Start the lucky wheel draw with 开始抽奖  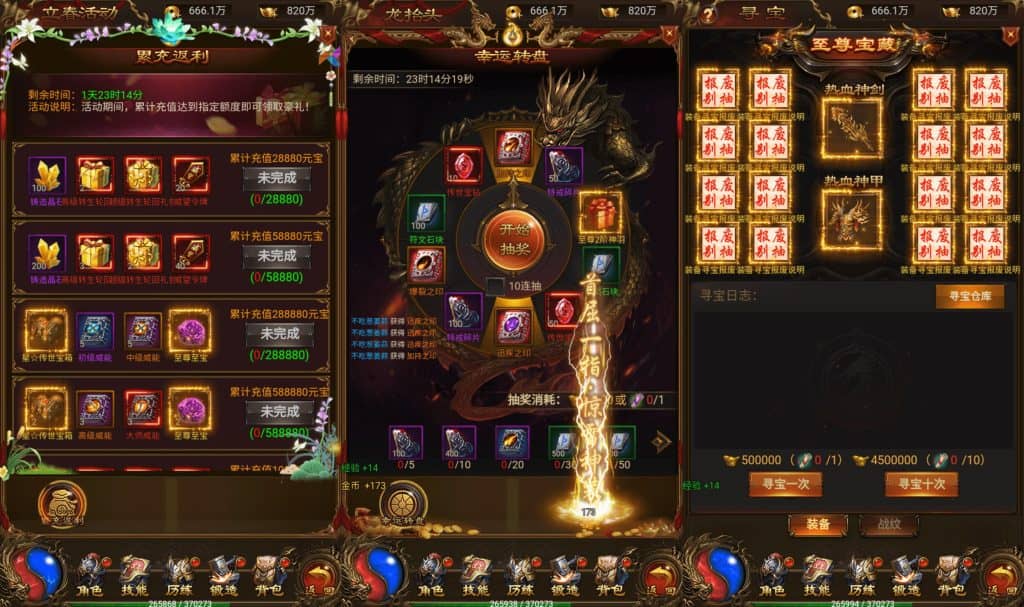tap(513, 236)
